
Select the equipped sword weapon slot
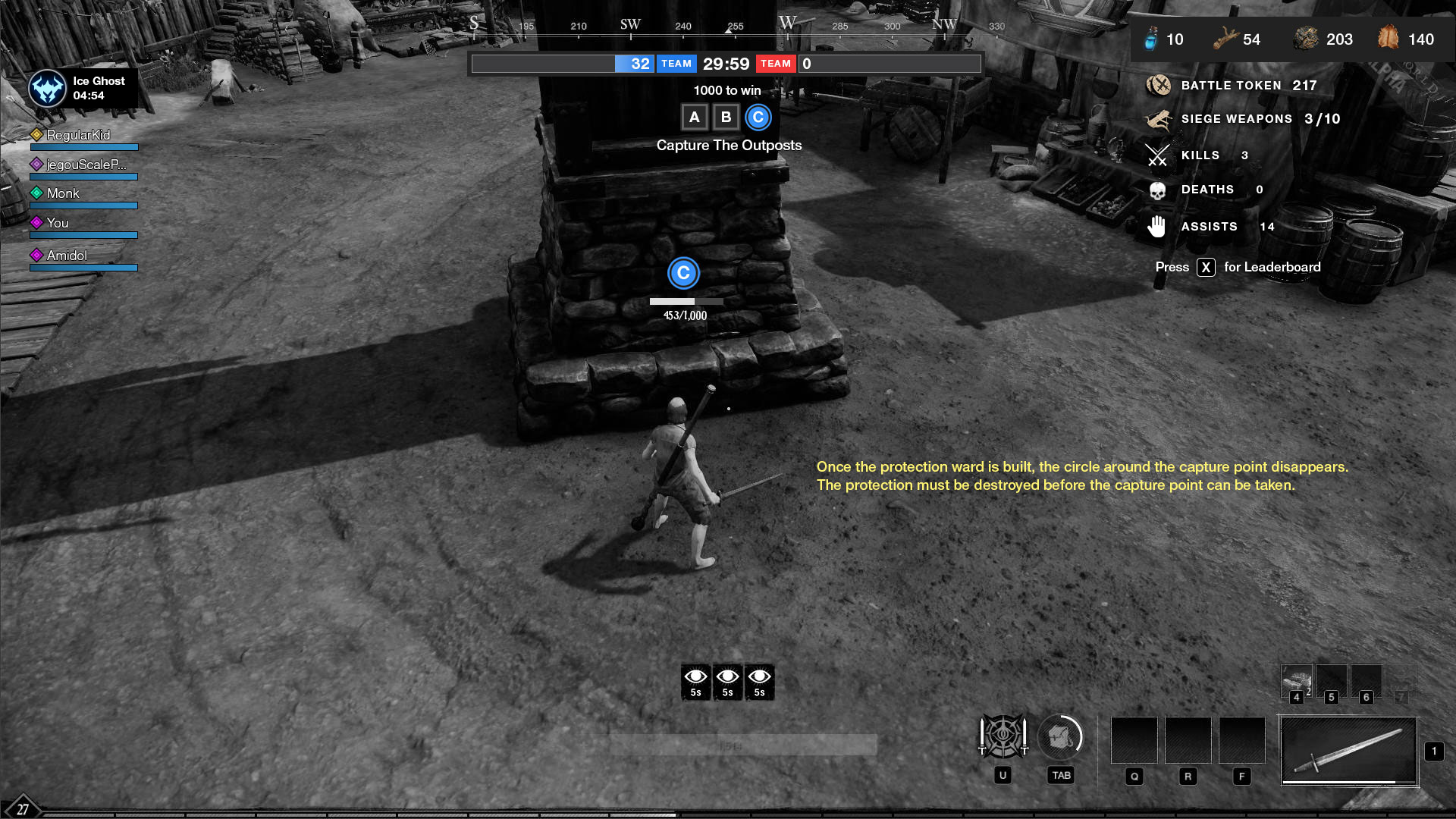tap(1349, 751)
